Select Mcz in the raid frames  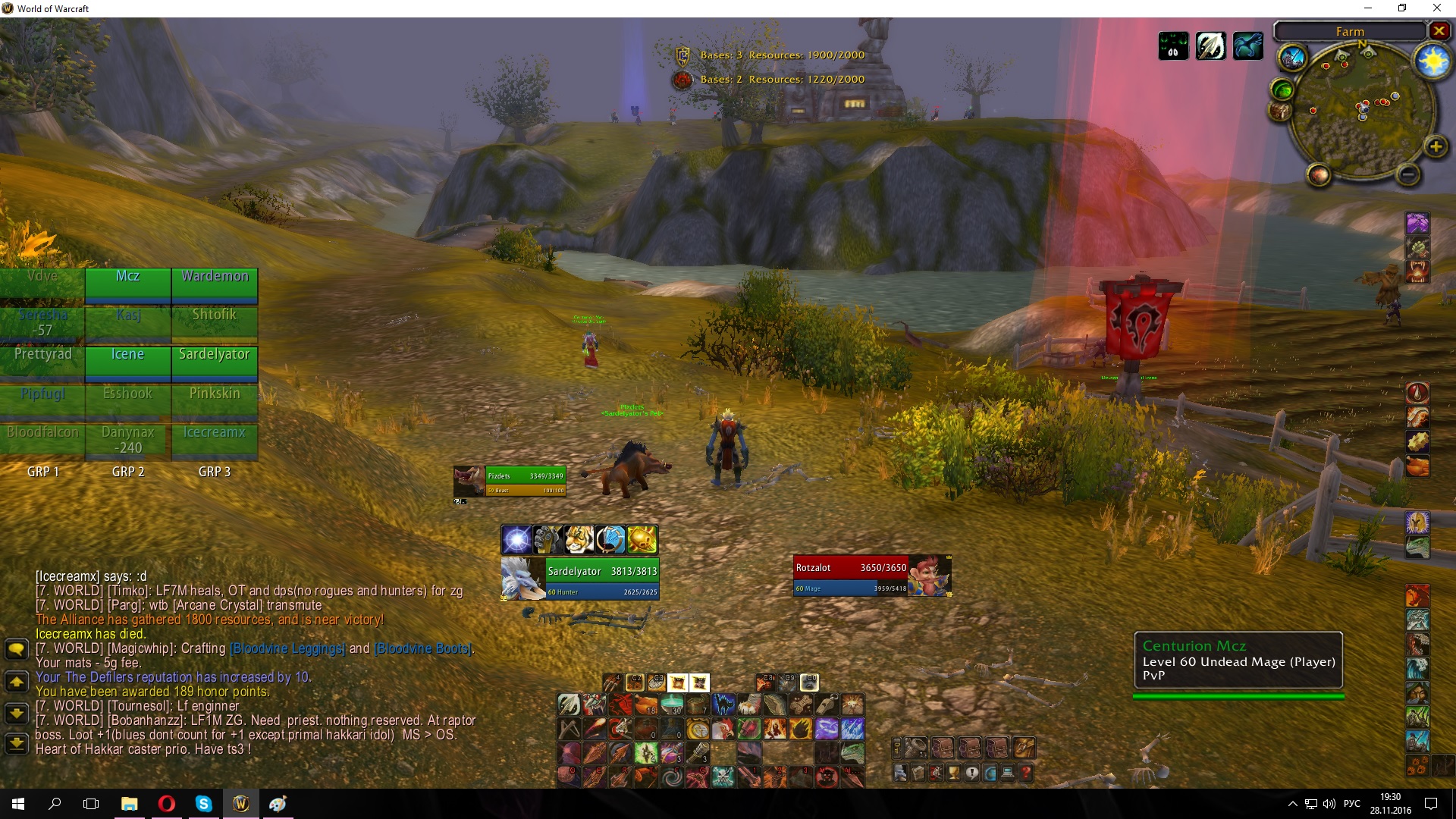pyautogui.click(x=127, y=284)
